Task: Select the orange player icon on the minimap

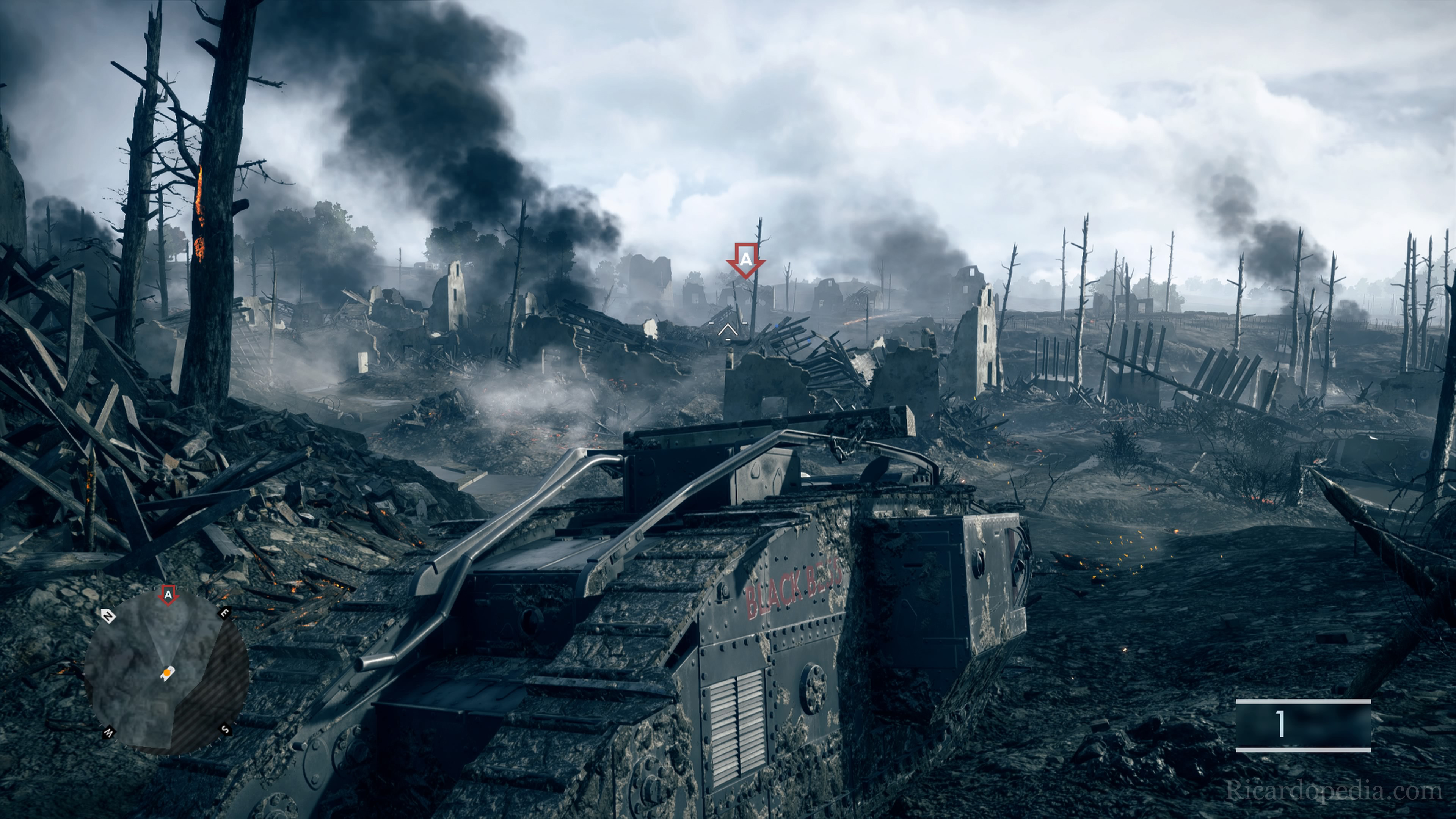Action: (168, 673)
